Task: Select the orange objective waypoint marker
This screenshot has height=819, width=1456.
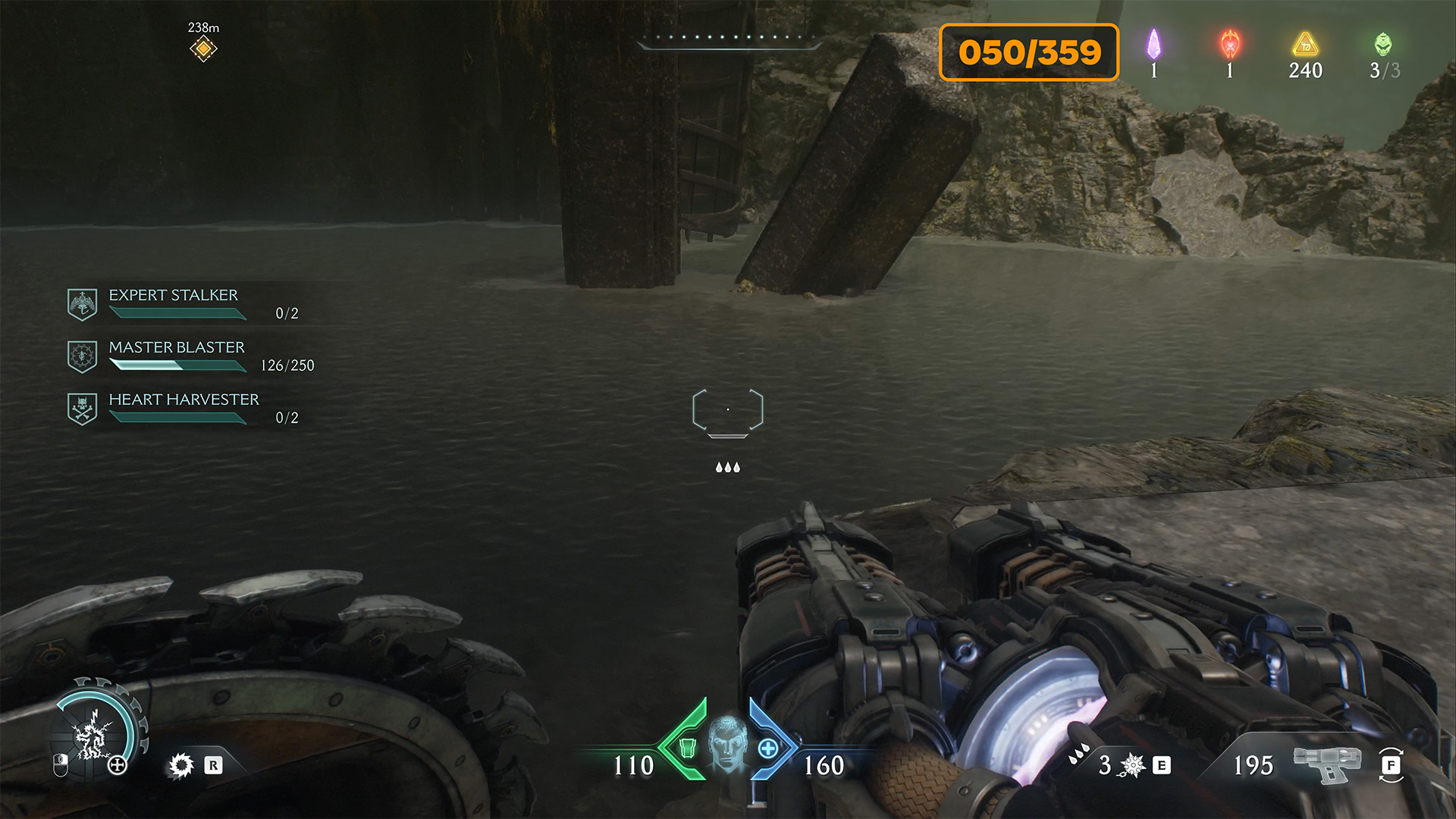Action: point(203,49)
